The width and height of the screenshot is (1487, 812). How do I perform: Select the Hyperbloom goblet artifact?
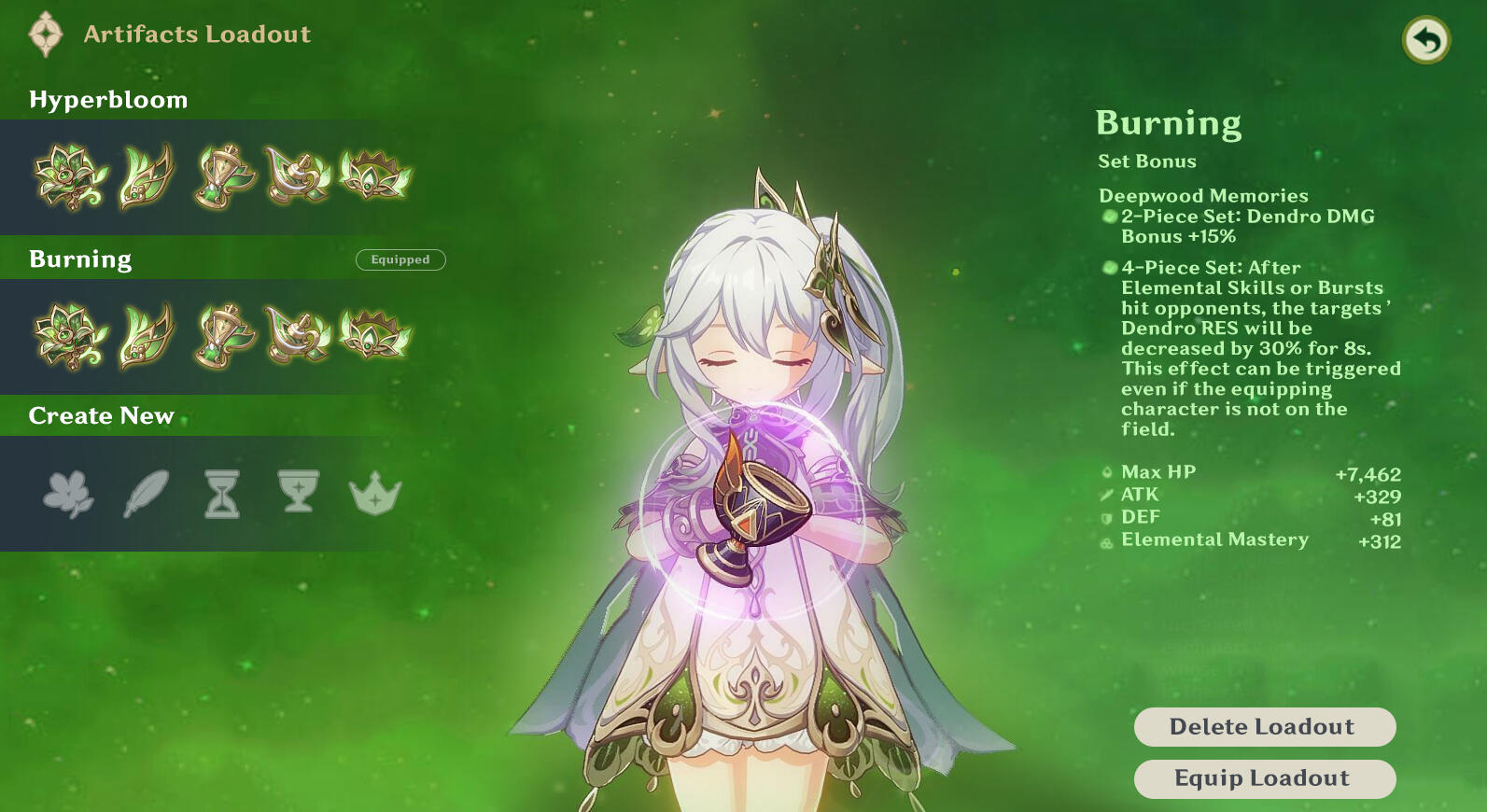[298, 176]
